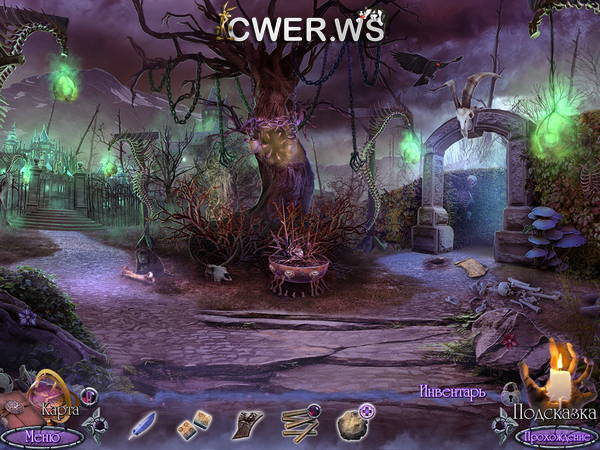This screenshot has height=450, width=600.
Task: Open the Меню button
Action: [x=40, y=436]
